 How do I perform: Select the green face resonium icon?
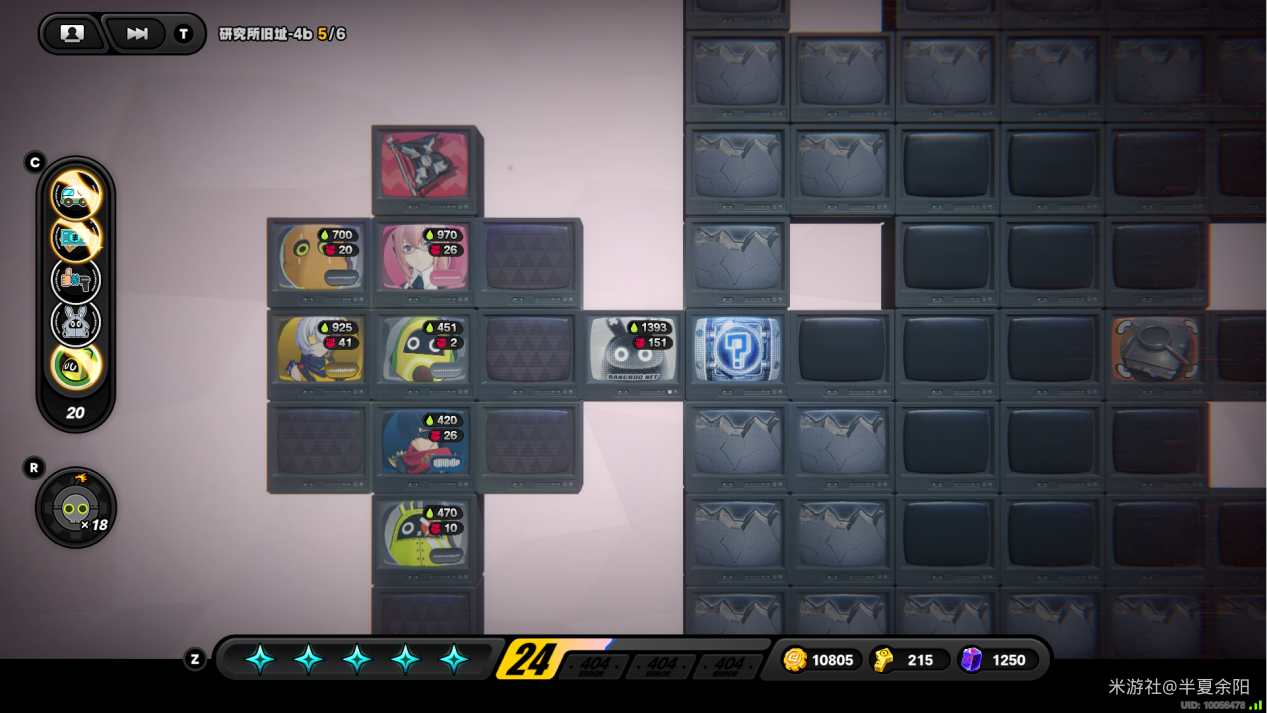76,366
